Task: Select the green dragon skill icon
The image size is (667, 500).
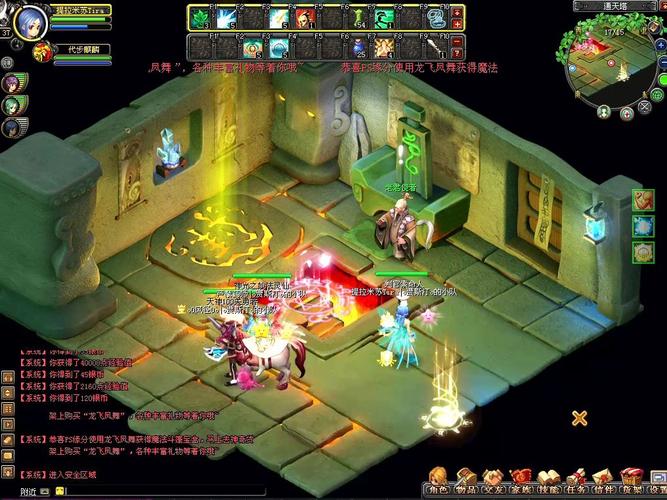Action: (x=383, y=18)
